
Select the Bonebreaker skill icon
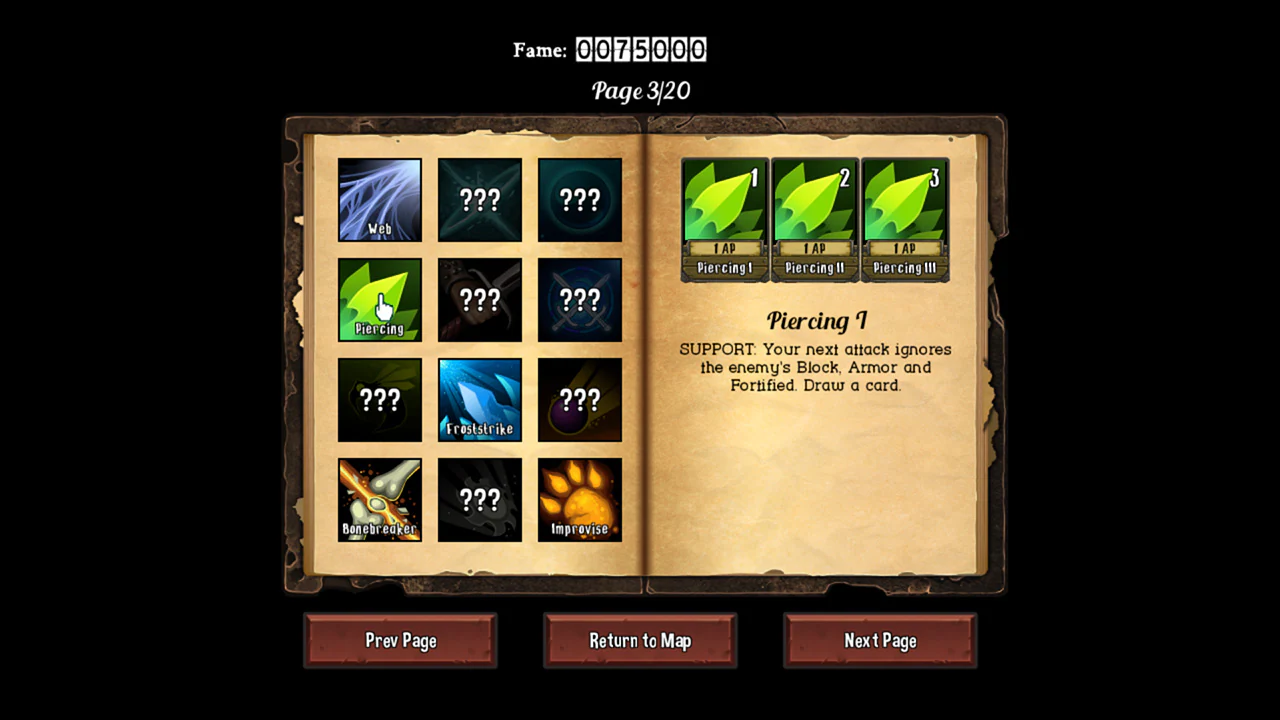click(x=379, y=499)
